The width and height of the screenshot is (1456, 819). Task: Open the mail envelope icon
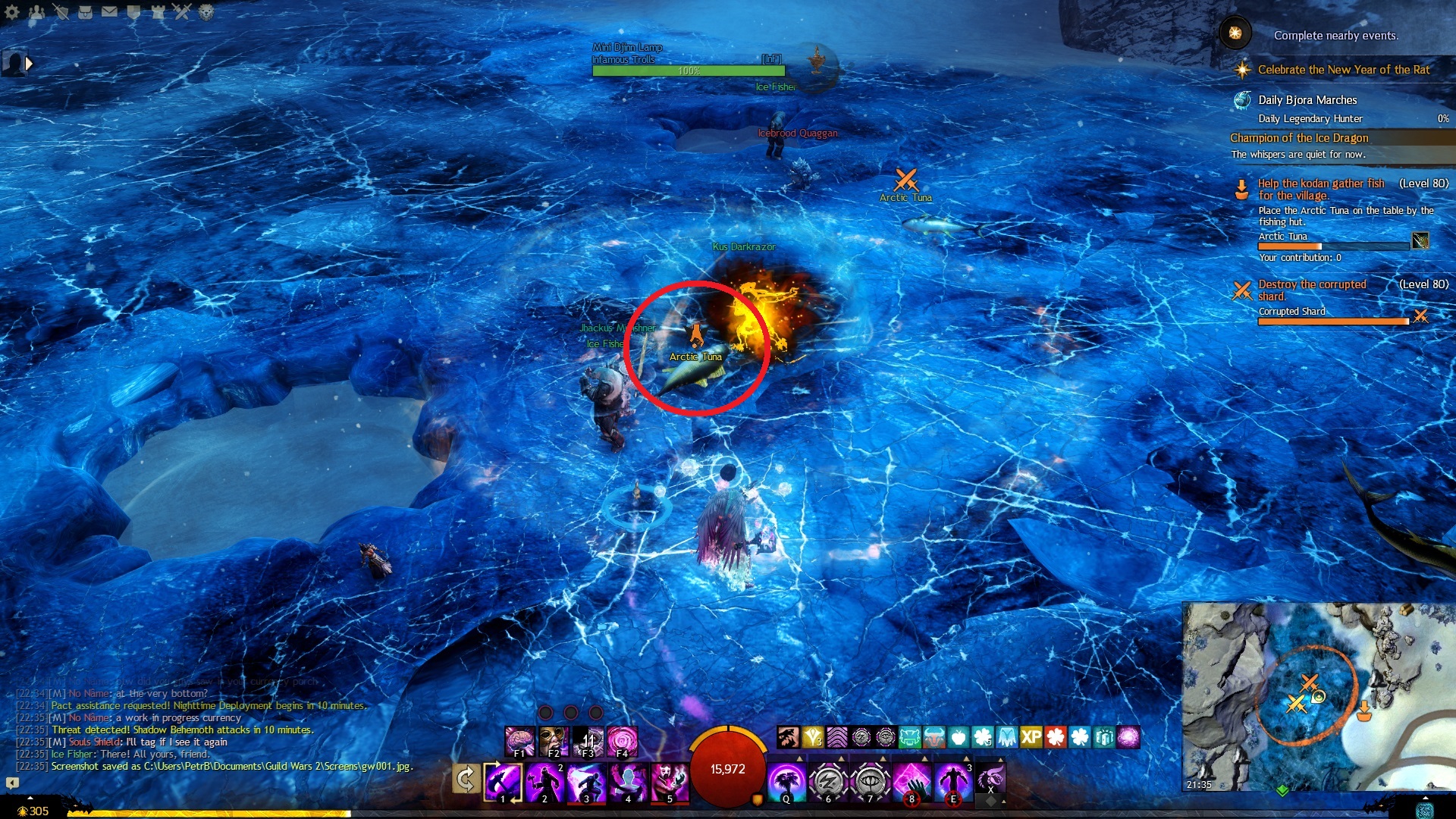[109, 11]
